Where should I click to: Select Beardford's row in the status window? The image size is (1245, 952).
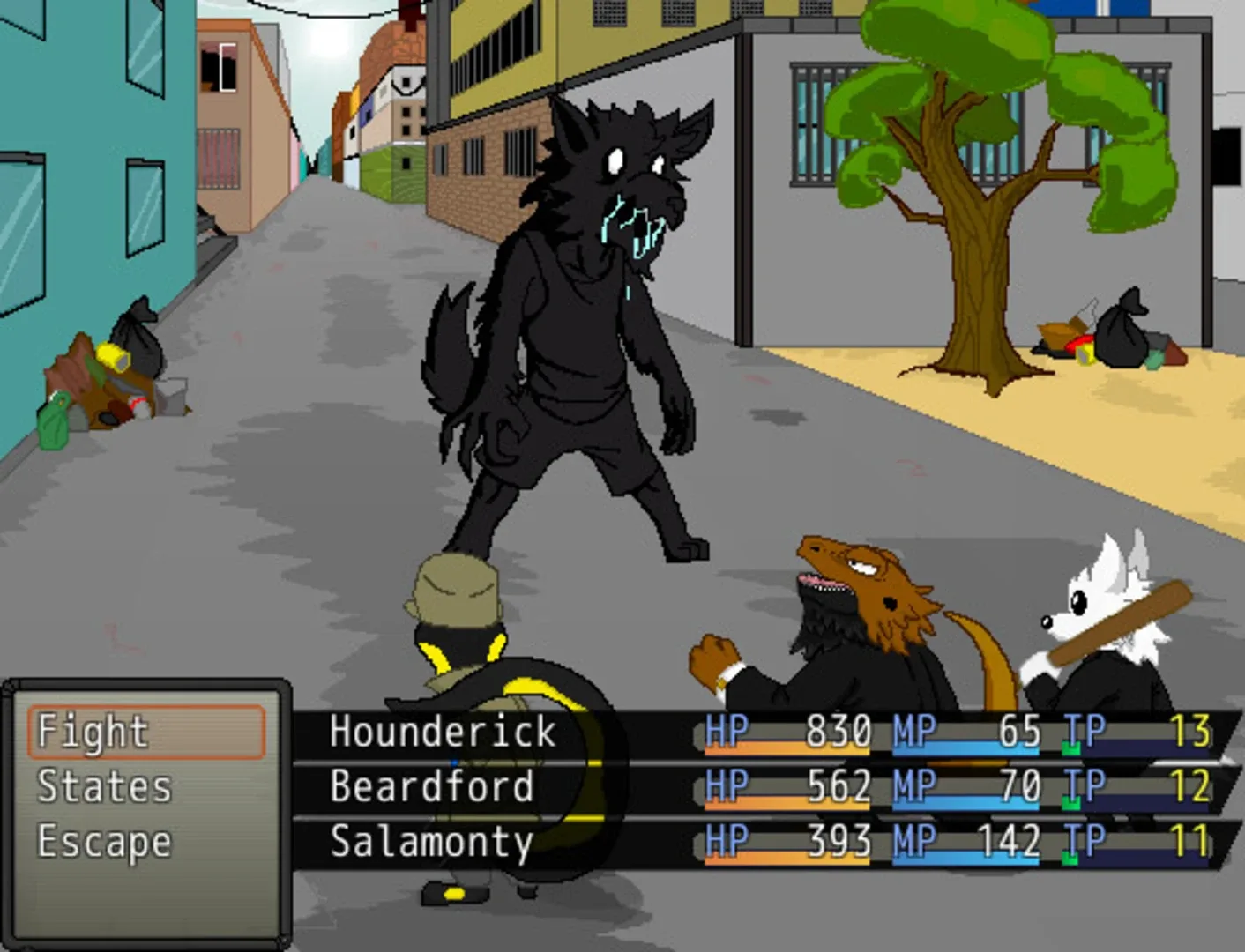[x=434, y=785]
